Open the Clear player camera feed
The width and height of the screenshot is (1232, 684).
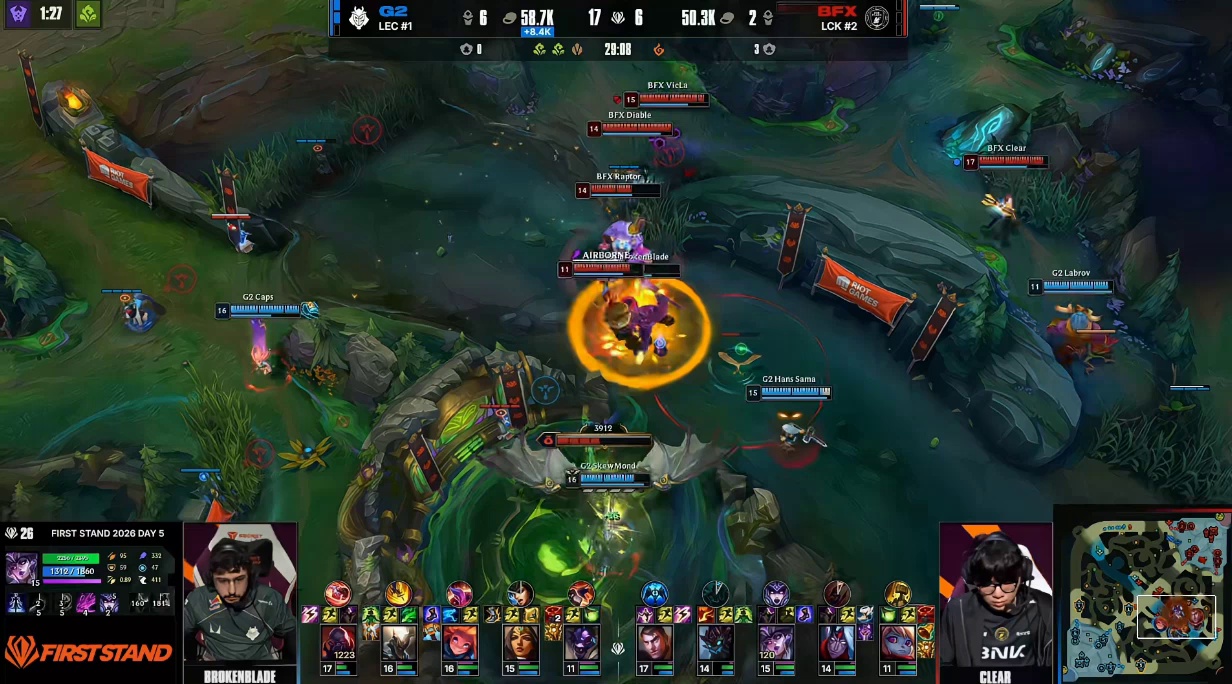click(995, 596)
